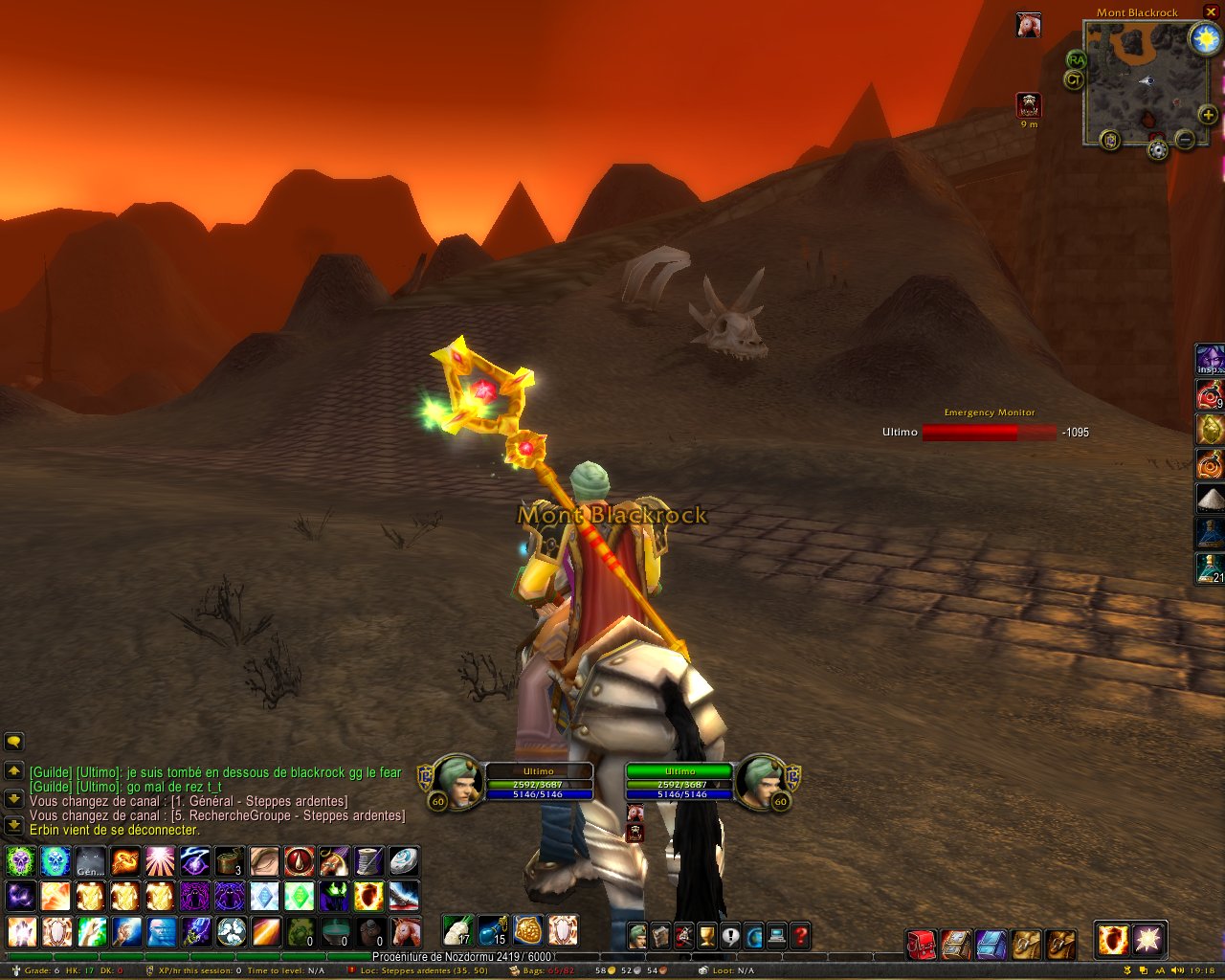The height and width of the screenshot is (980, 1225).
Task: Open the RA addon button on minimap
Action: [x=1077, y=60]
